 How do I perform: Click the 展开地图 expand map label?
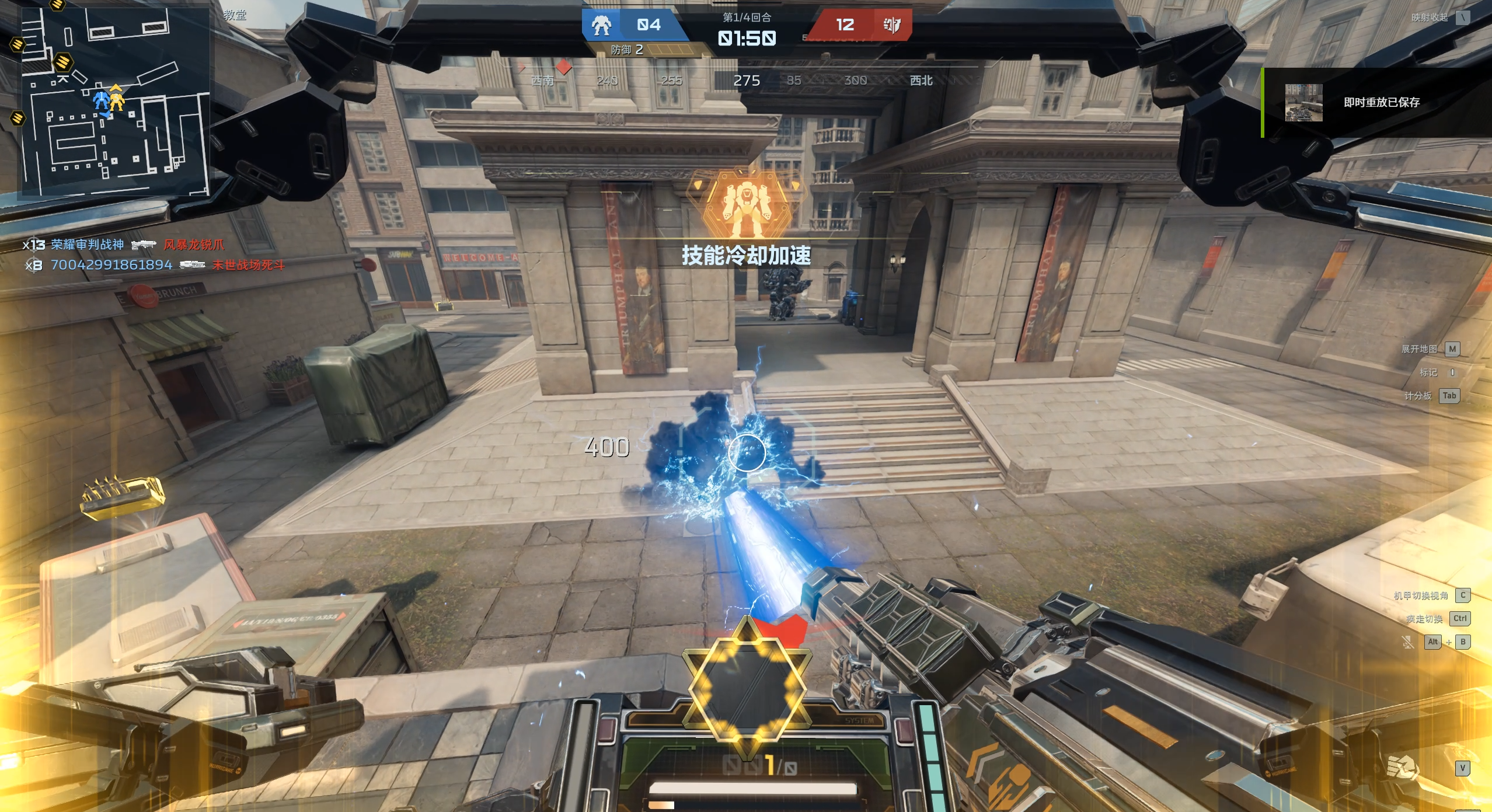[x=1419, y=349]
